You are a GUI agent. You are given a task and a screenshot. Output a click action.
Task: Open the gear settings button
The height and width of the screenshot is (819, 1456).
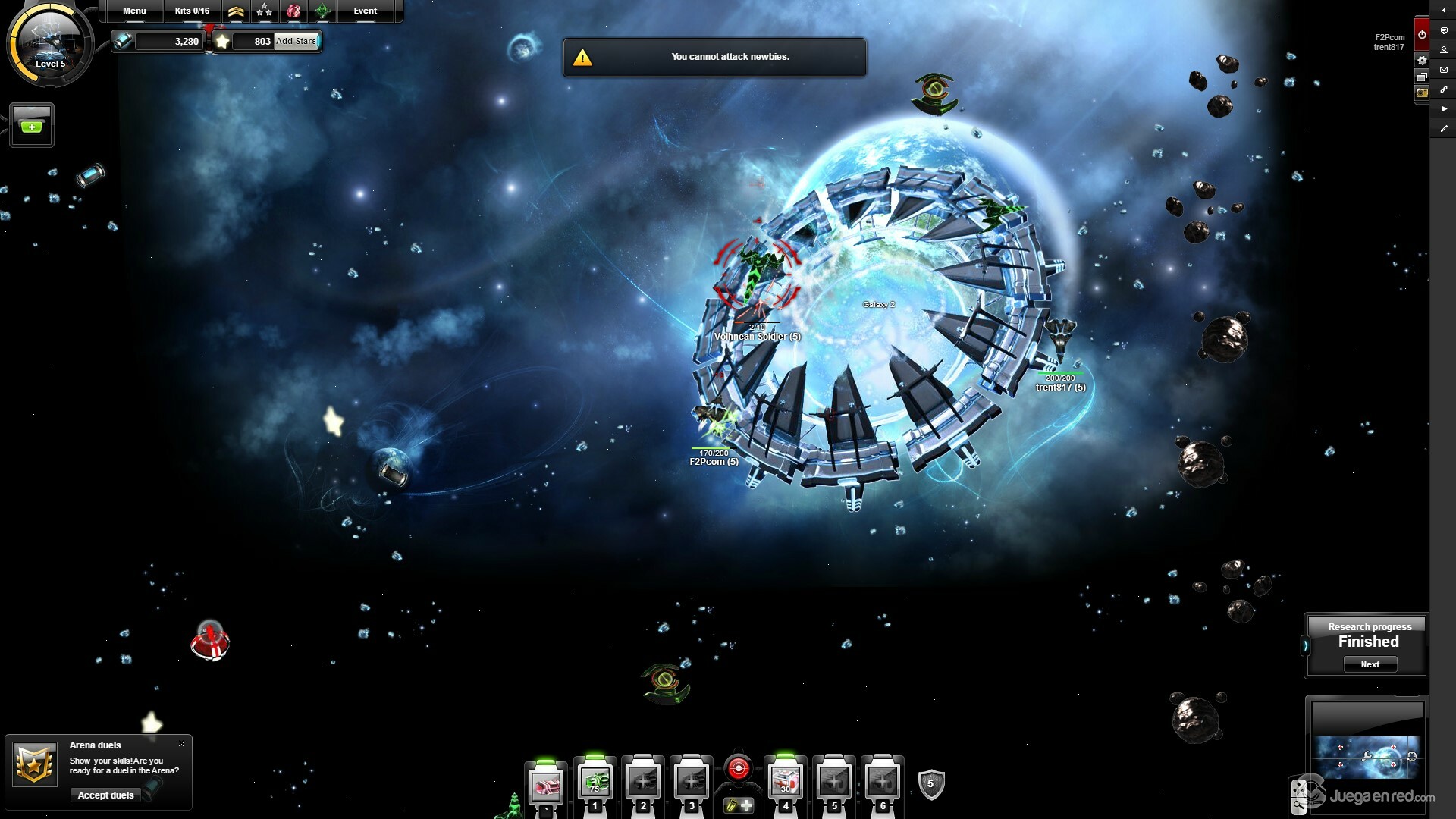[1422, 61]
